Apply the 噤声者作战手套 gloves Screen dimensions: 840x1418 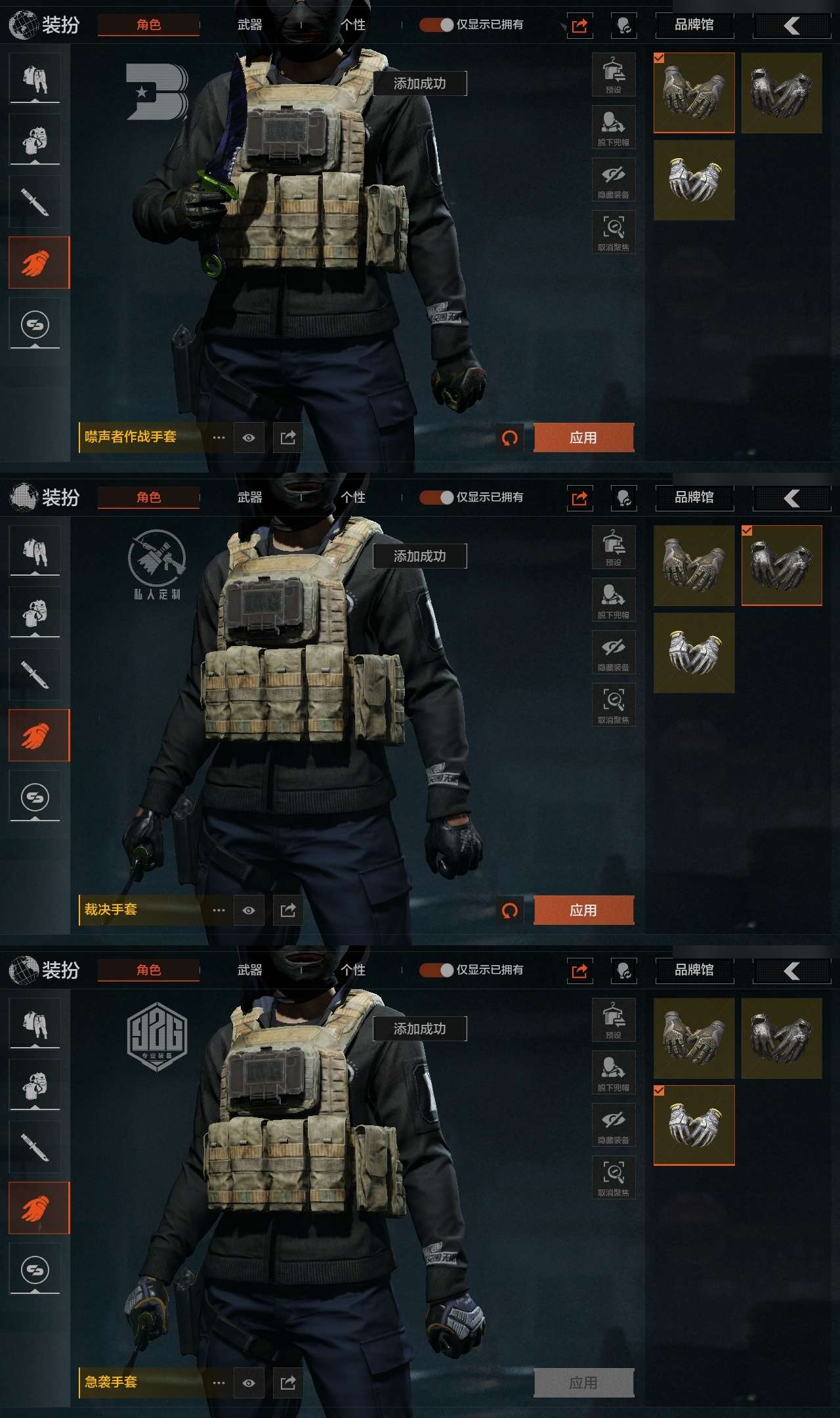click(x=583, y=438)
